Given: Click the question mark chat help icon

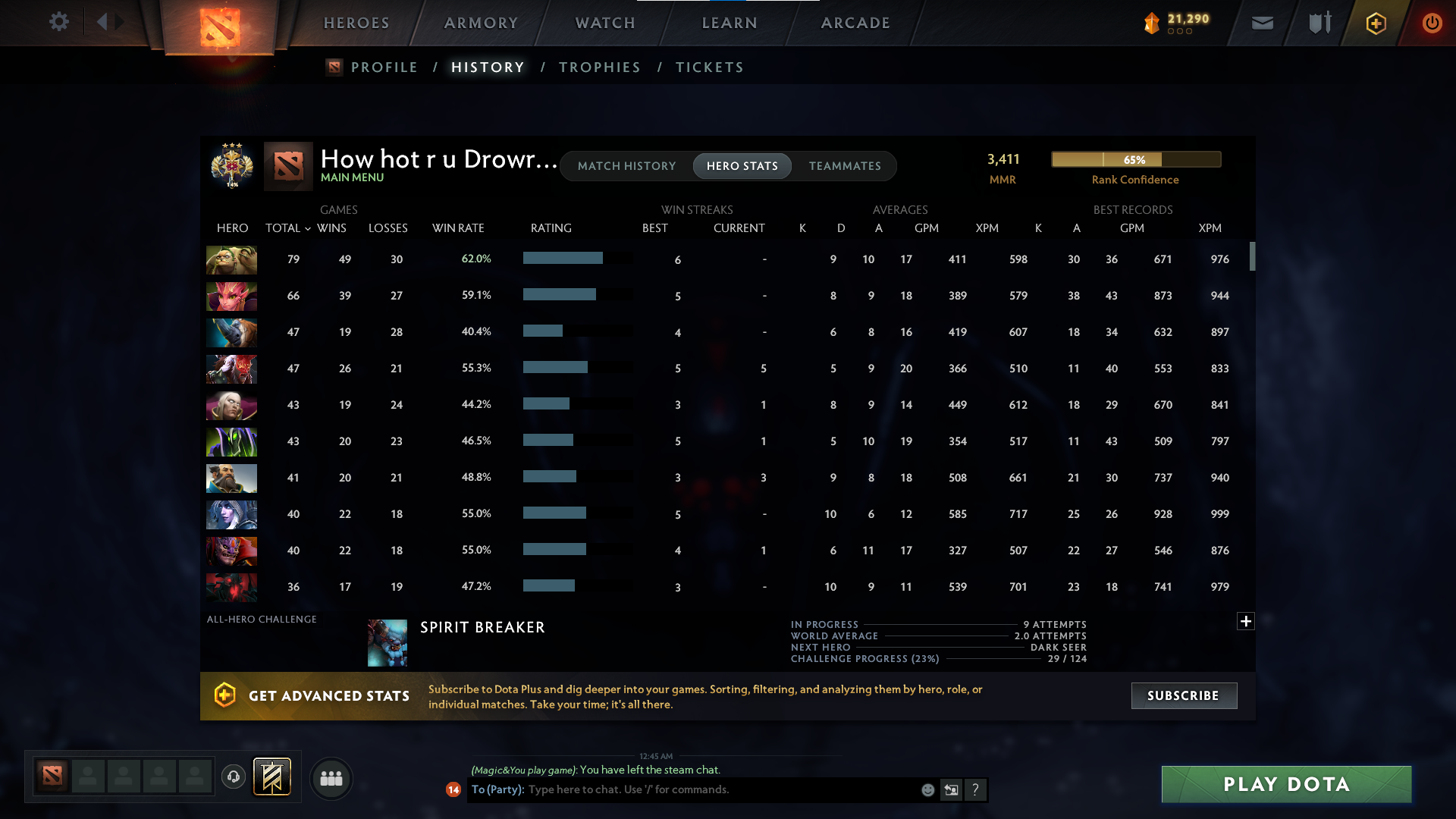Looking at the screenshot, I should coord(977,789).
